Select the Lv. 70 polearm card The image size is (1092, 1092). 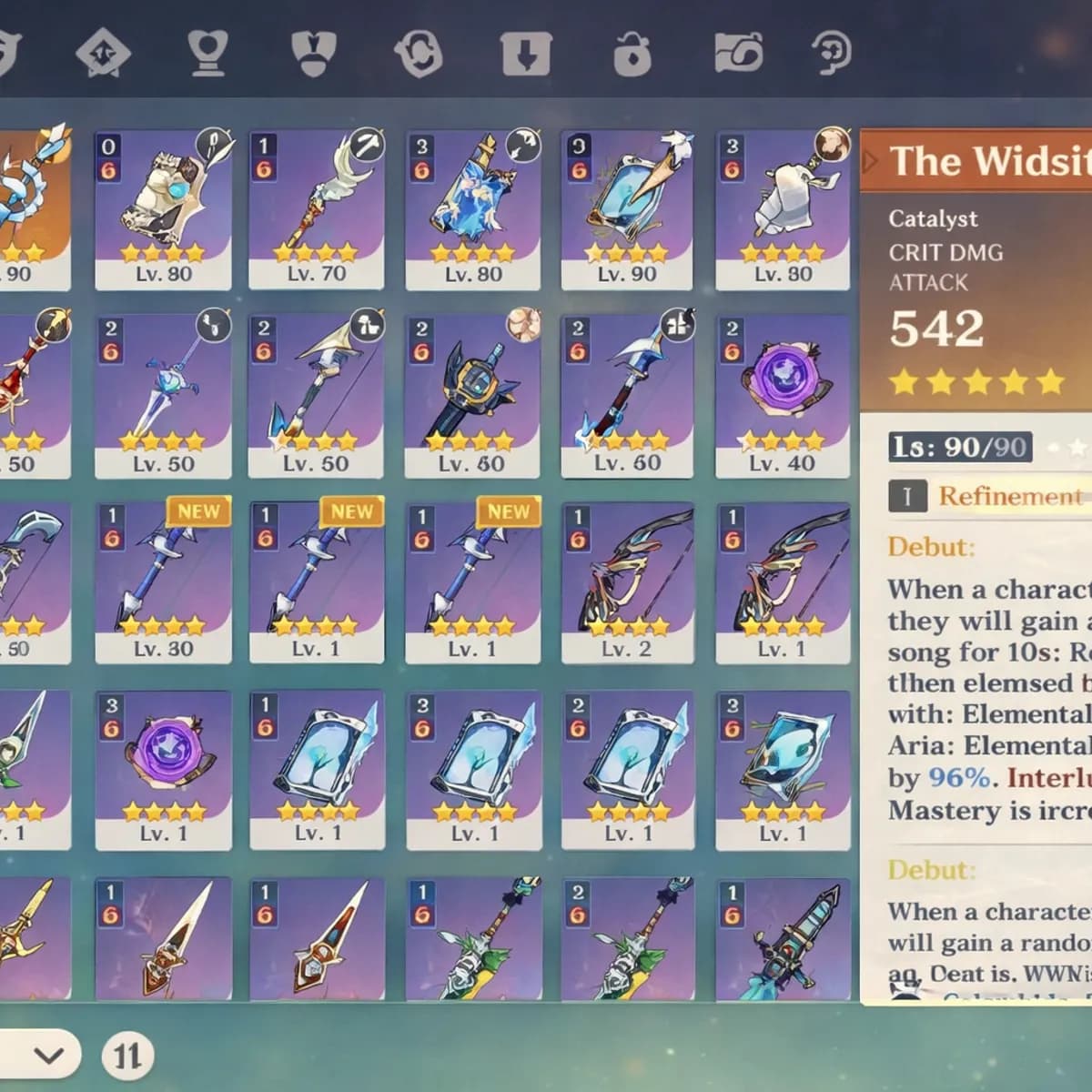click(317, 209)
